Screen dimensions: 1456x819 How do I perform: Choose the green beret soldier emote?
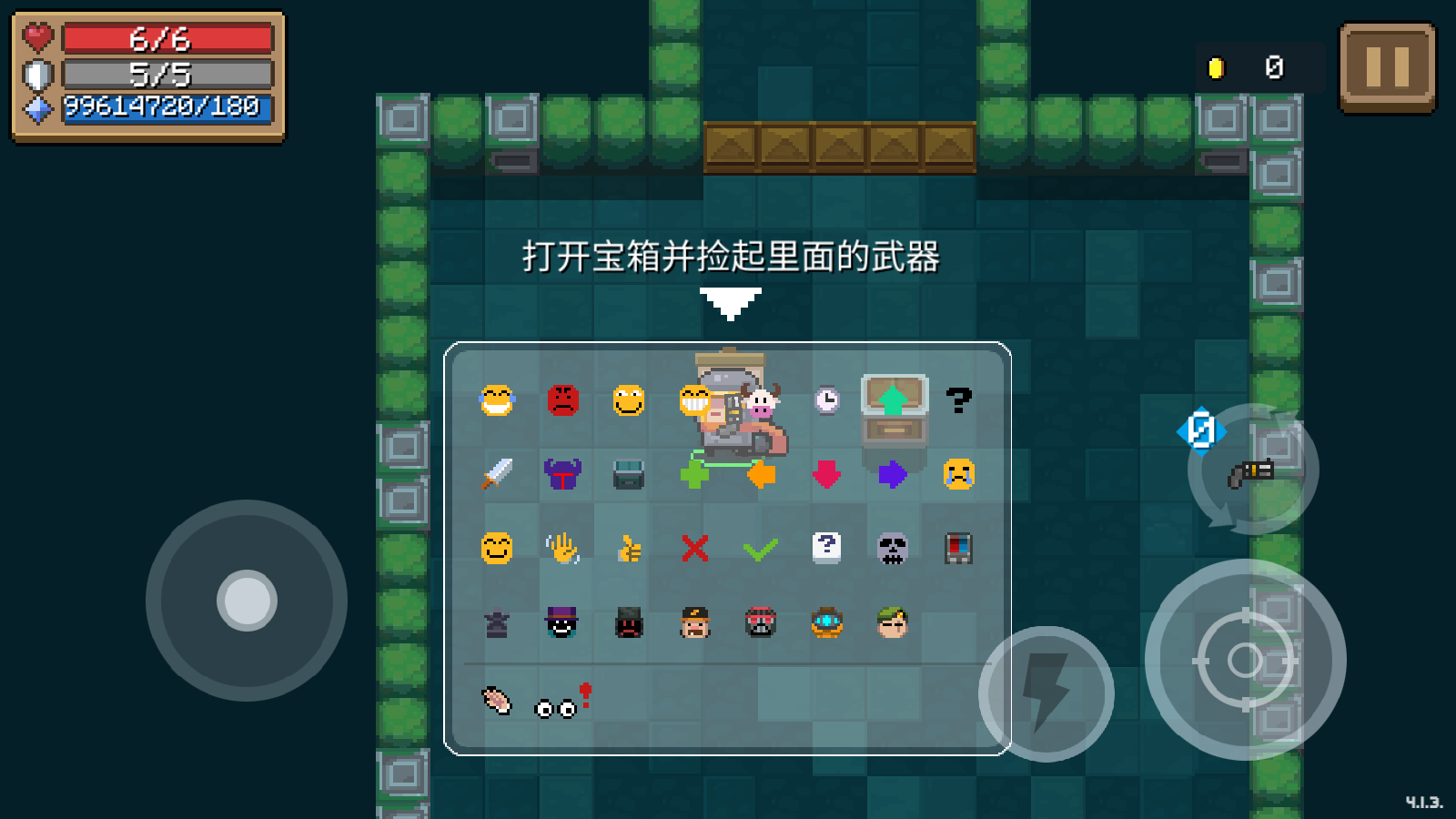point(893,623)
